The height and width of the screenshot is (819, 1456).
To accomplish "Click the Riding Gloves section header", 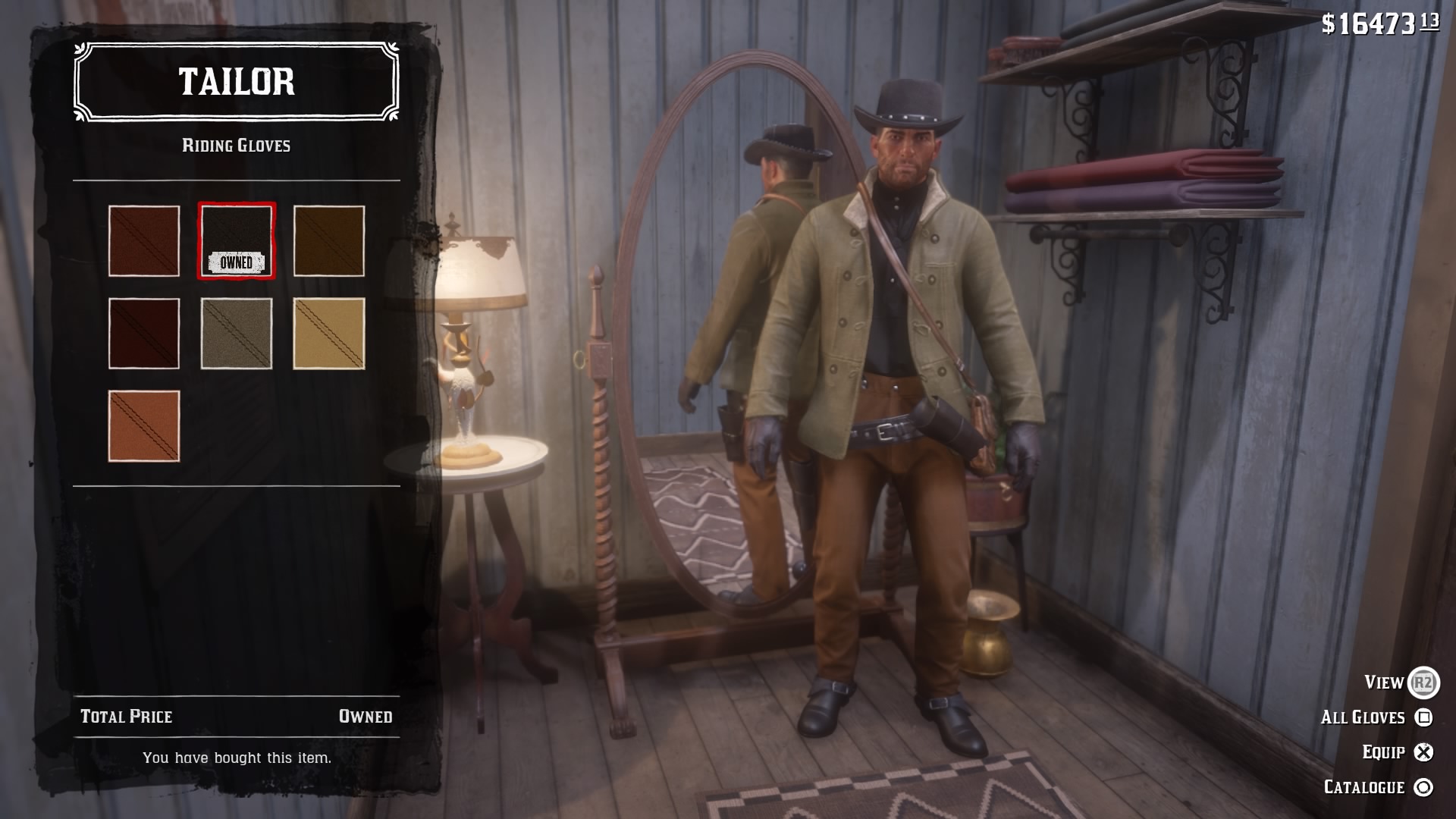I will [x=236, y=146].
